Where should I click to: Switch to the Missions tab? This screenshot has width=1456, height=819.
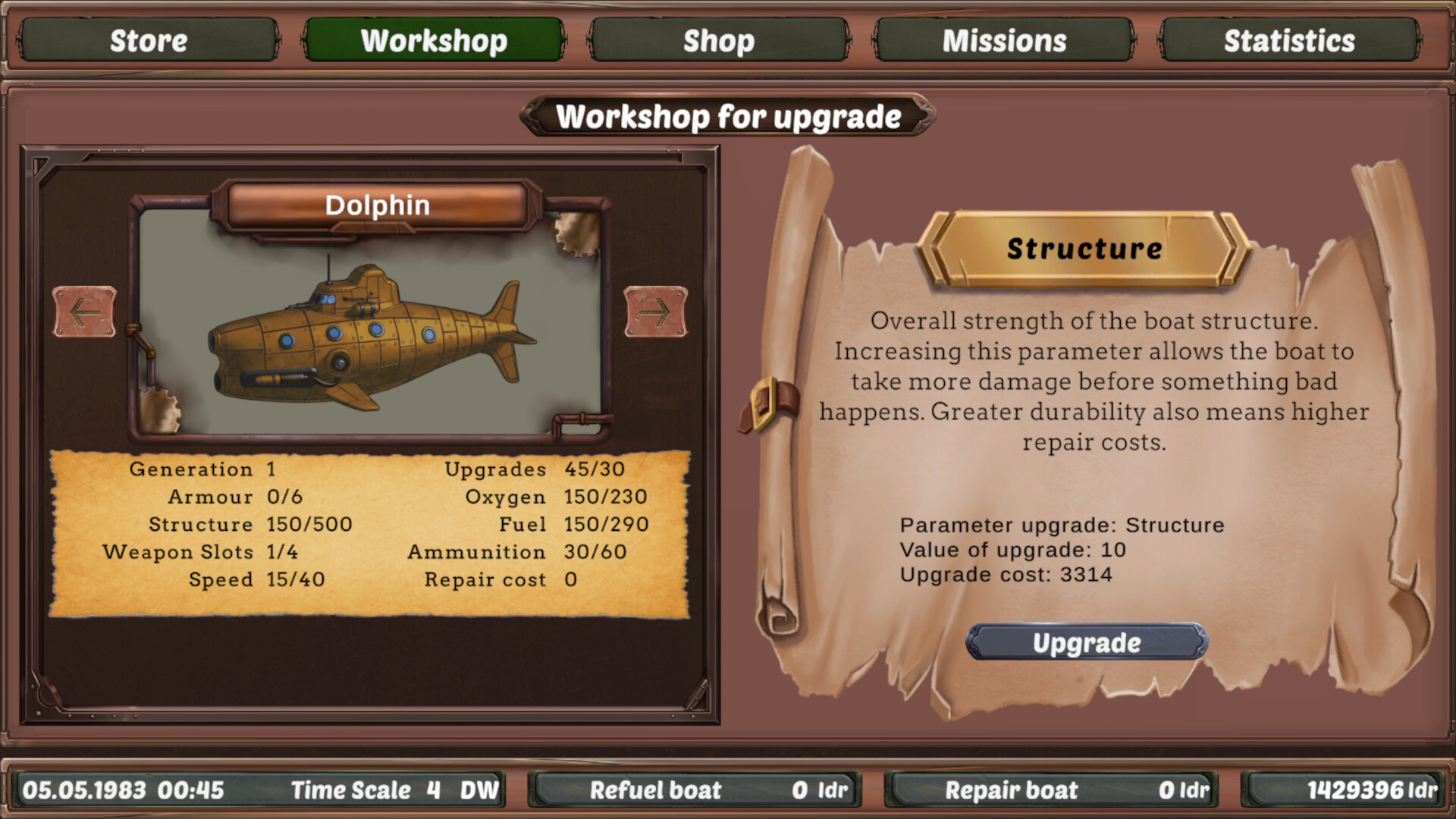(x=1003, y=40)
